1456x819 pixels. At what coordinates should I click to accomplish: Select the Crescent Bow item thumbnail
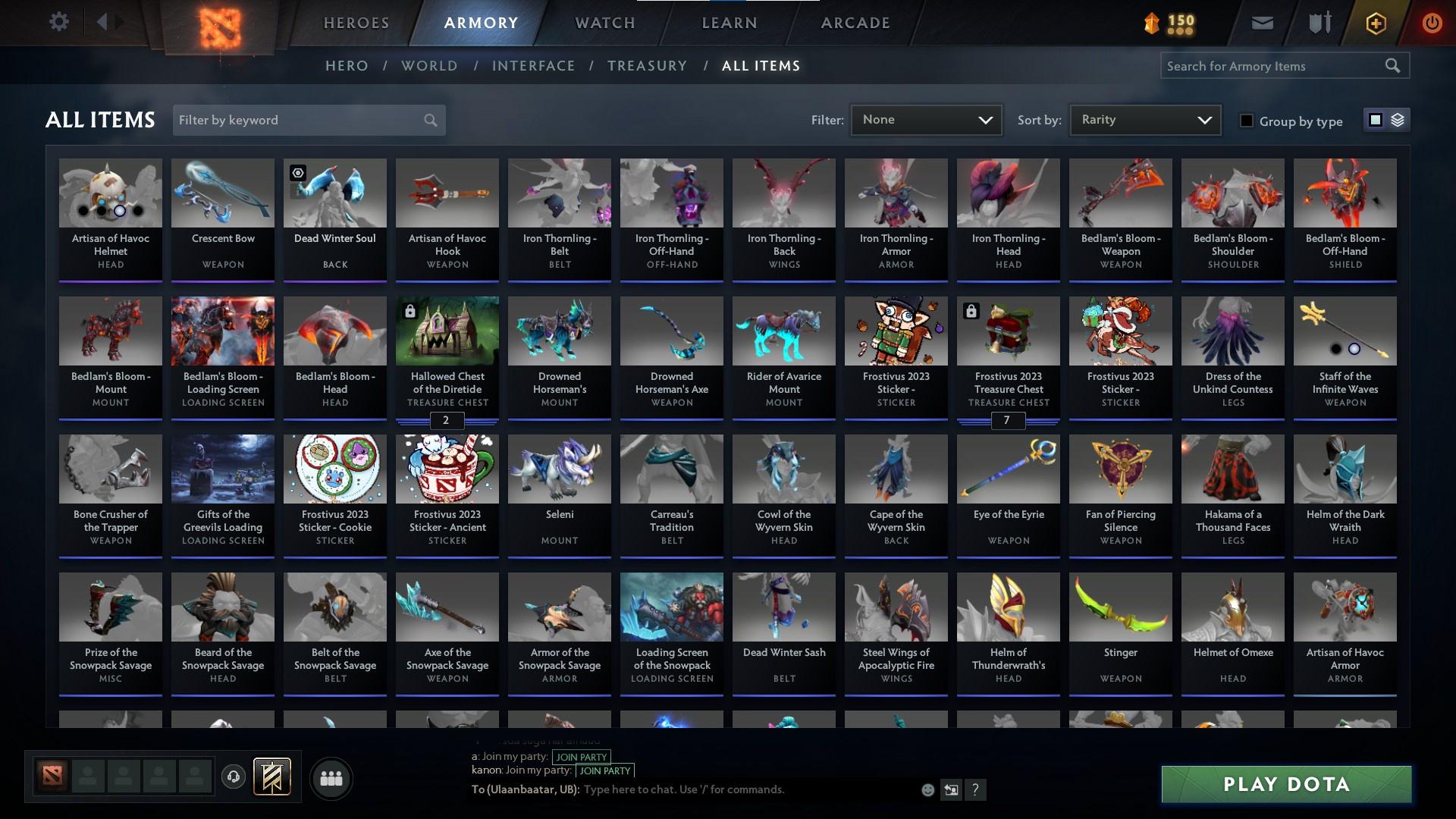[x=222, y=193]
